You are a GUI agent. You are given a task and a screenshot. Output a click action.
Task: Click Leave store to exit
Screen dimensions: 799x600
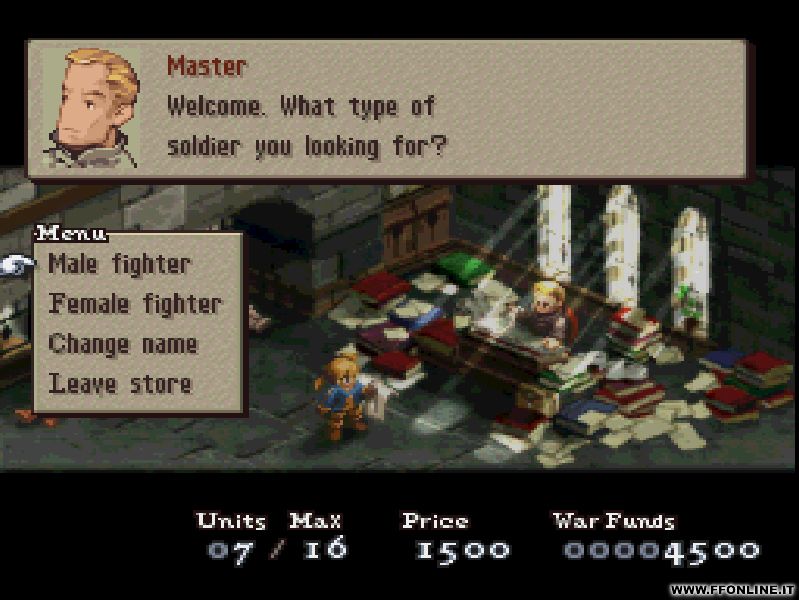tap(120, 383)
